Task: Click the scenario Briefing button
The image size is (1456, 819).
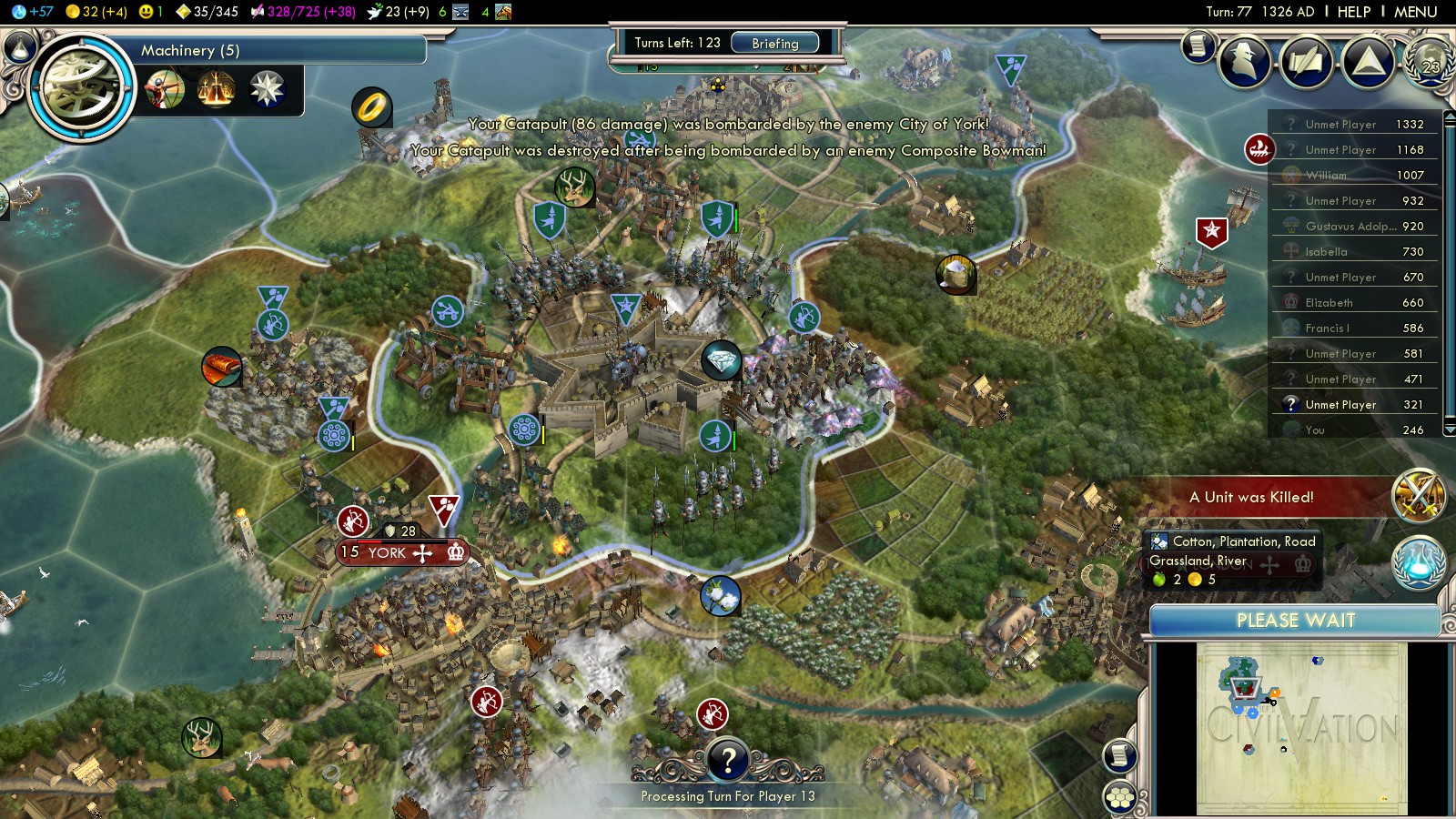Action: 774,43
